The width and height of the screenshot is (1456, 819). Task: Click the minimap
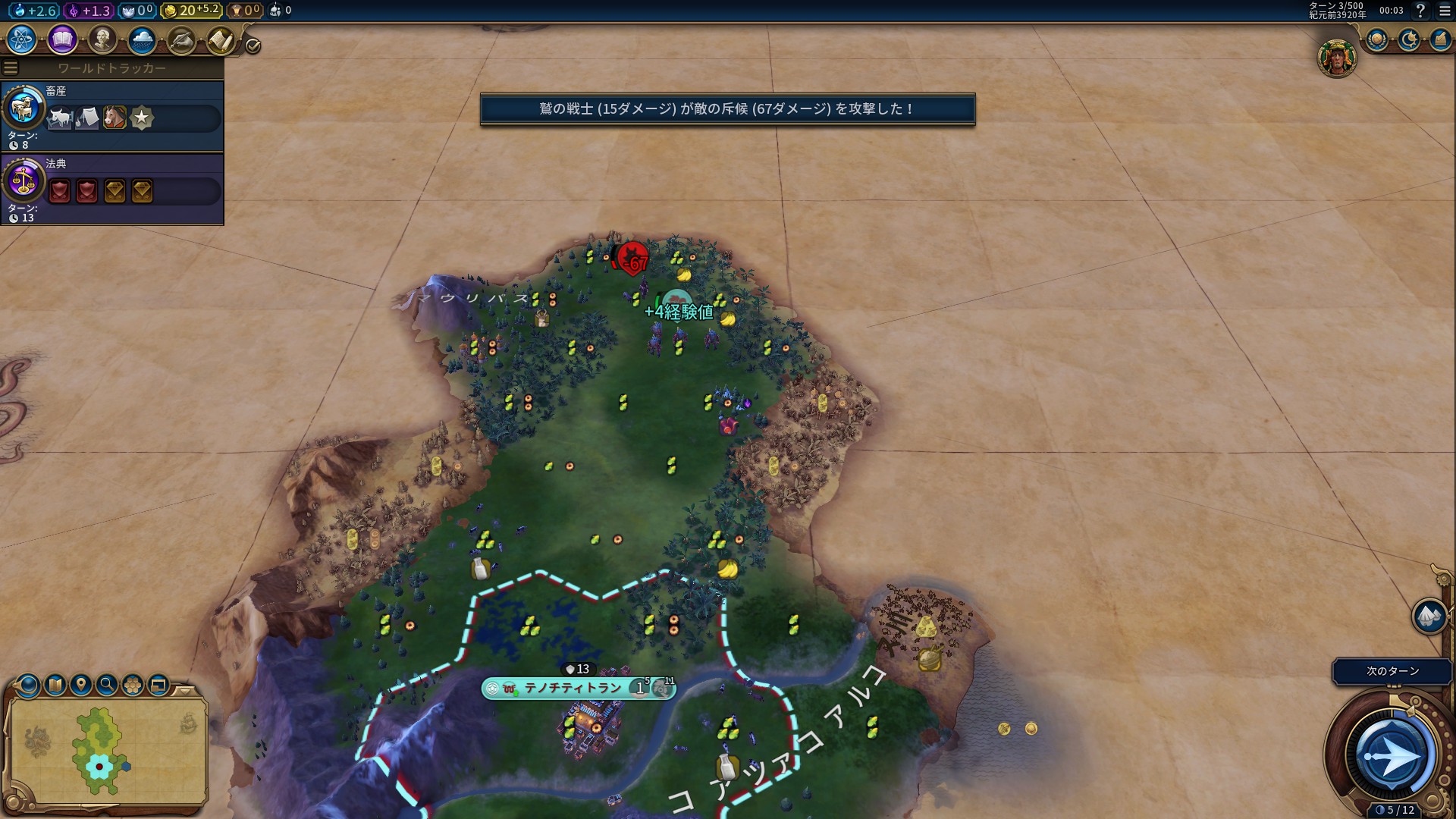coord(108,751)
